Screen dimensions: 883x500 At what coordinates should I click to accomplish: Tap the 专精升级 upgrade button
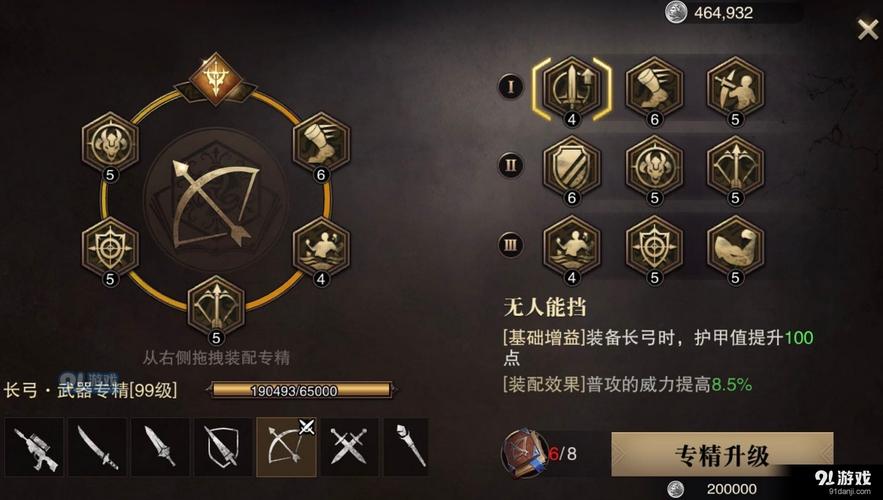pyautogui.click(x=722, y=455)
